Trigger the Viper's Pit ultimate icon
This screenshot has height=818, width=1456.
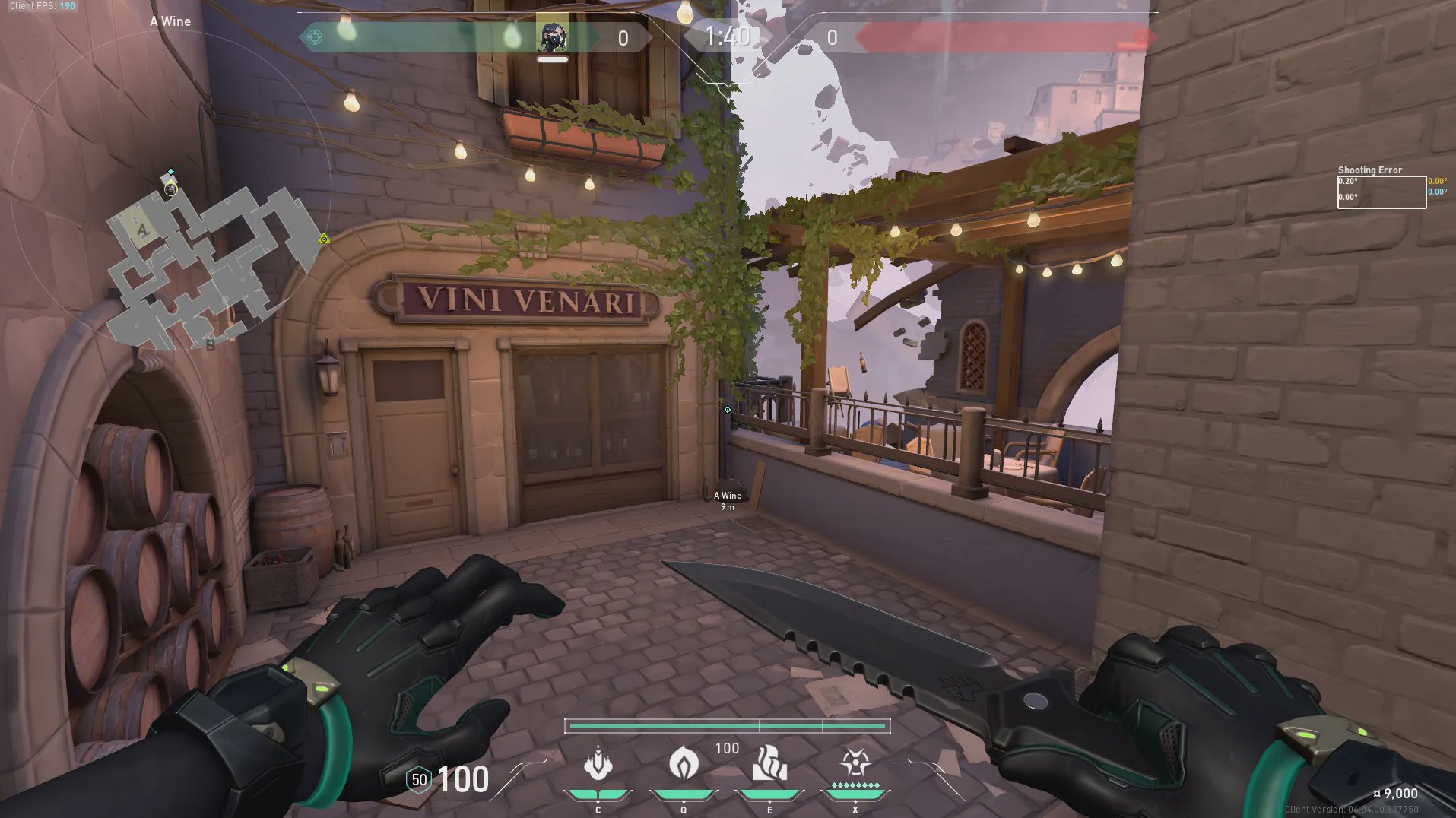tap(855, 763)
